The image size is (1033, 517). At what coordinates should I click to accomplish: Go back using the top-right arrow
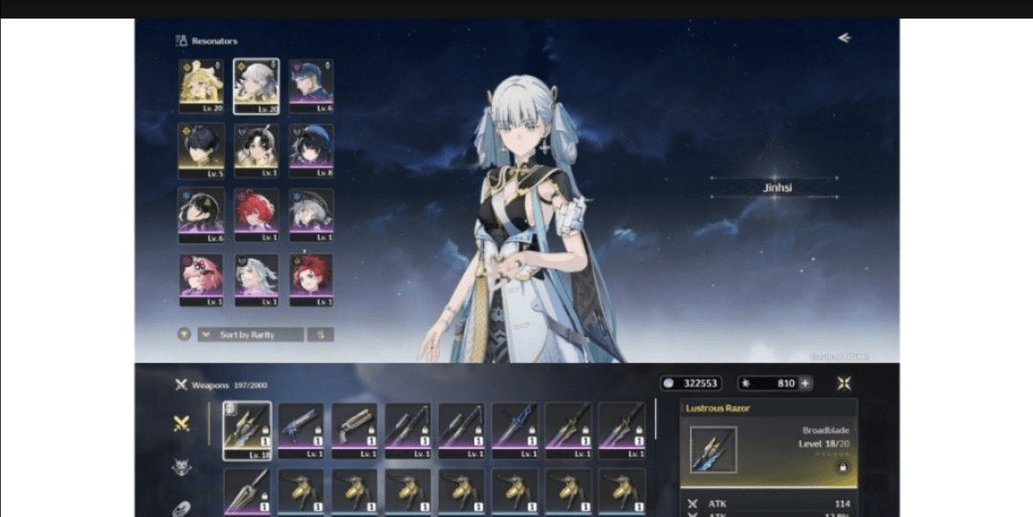tap(844, 38)
